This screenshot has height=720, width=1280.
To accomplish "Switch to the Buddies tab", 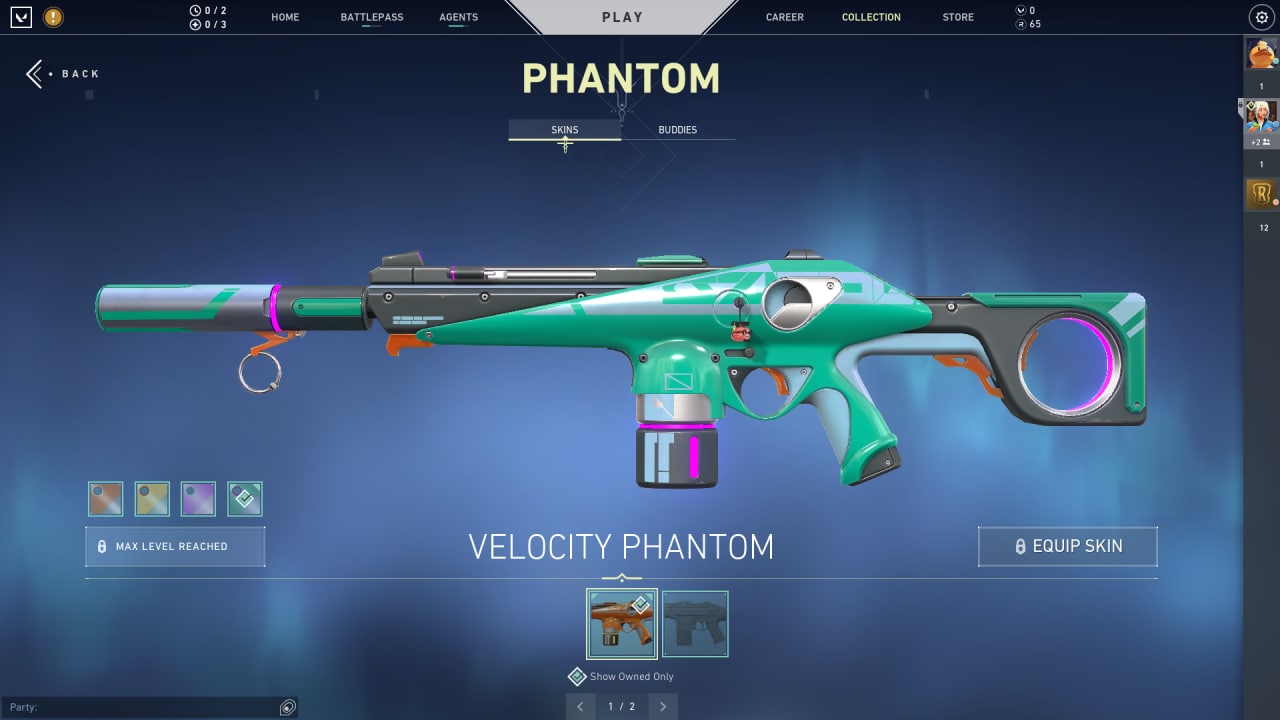I will click(677, 130).
